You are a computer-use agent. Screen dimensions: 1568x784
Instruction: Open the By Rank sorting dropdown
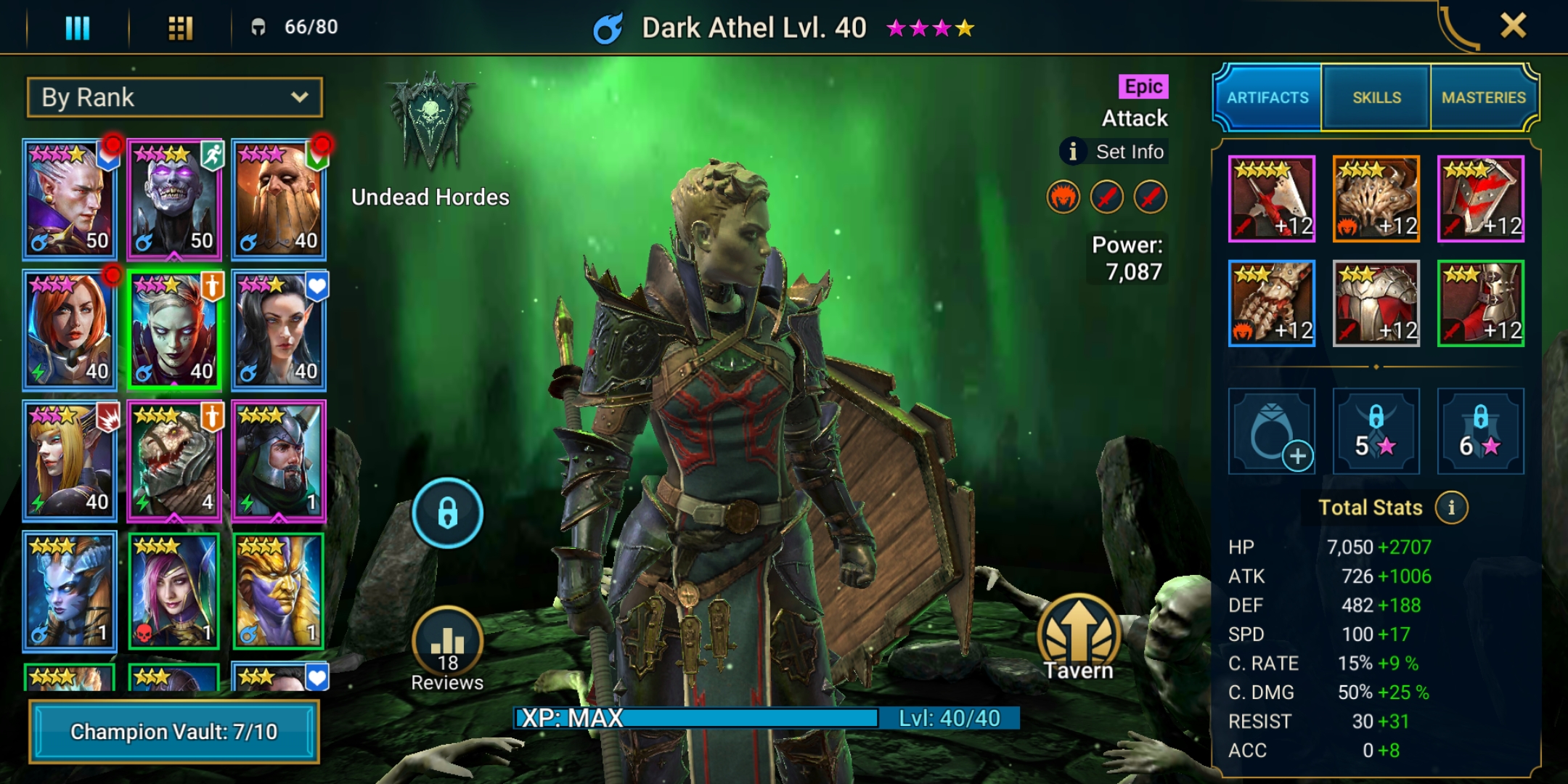click(173, 97)
